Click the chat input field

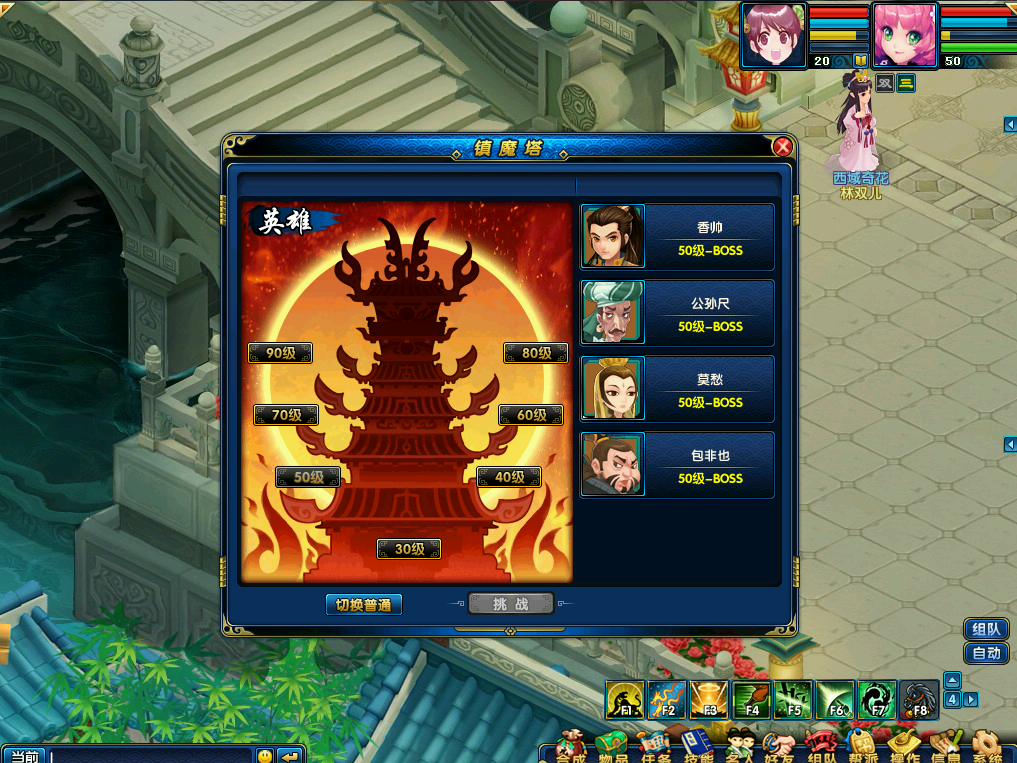coord(150,756)
